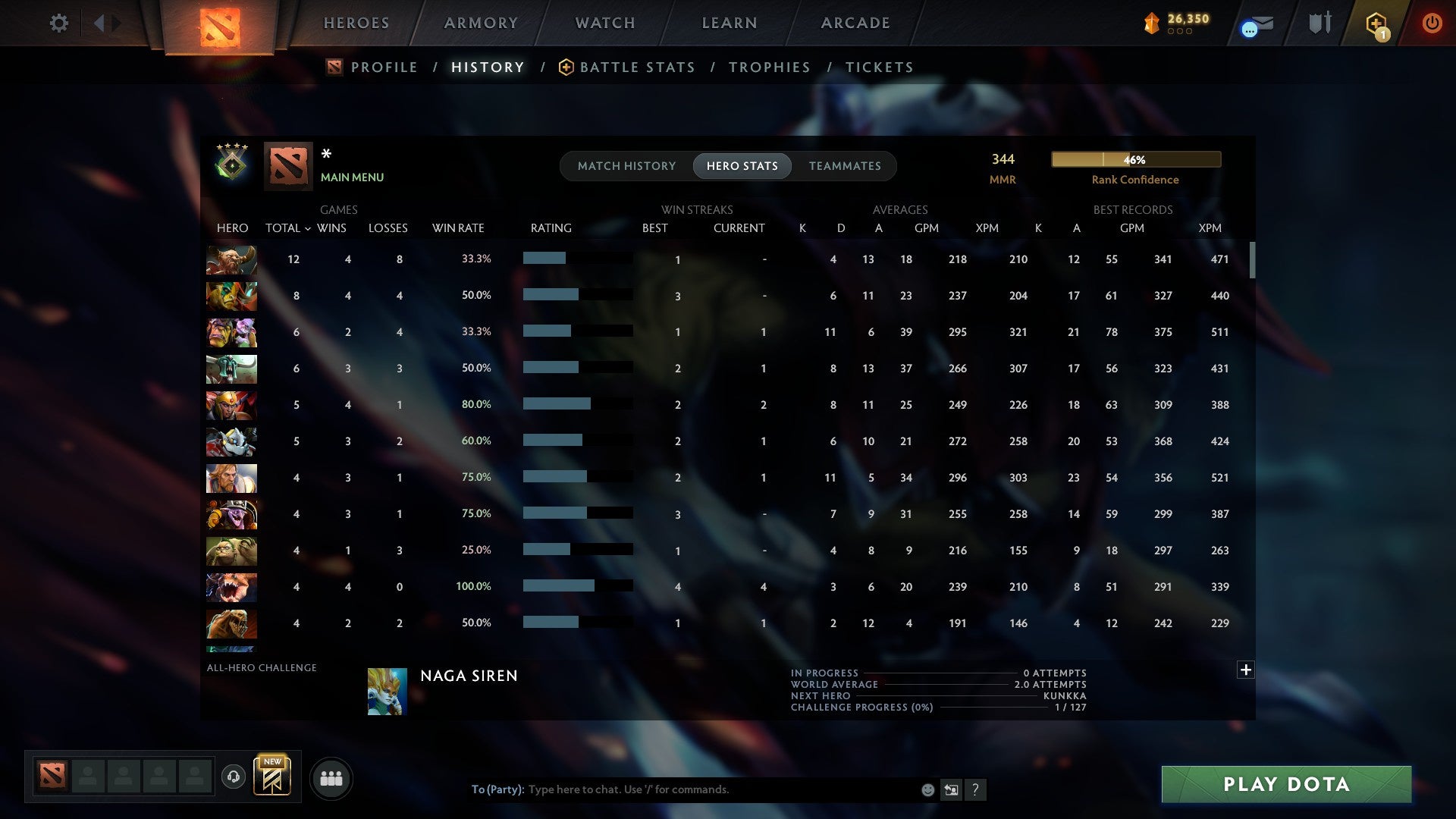Expand the All-Hero Challenge panel with the plus
Screen dimensions: 1456x819
pyautogui.click(x=1244, y=670)
